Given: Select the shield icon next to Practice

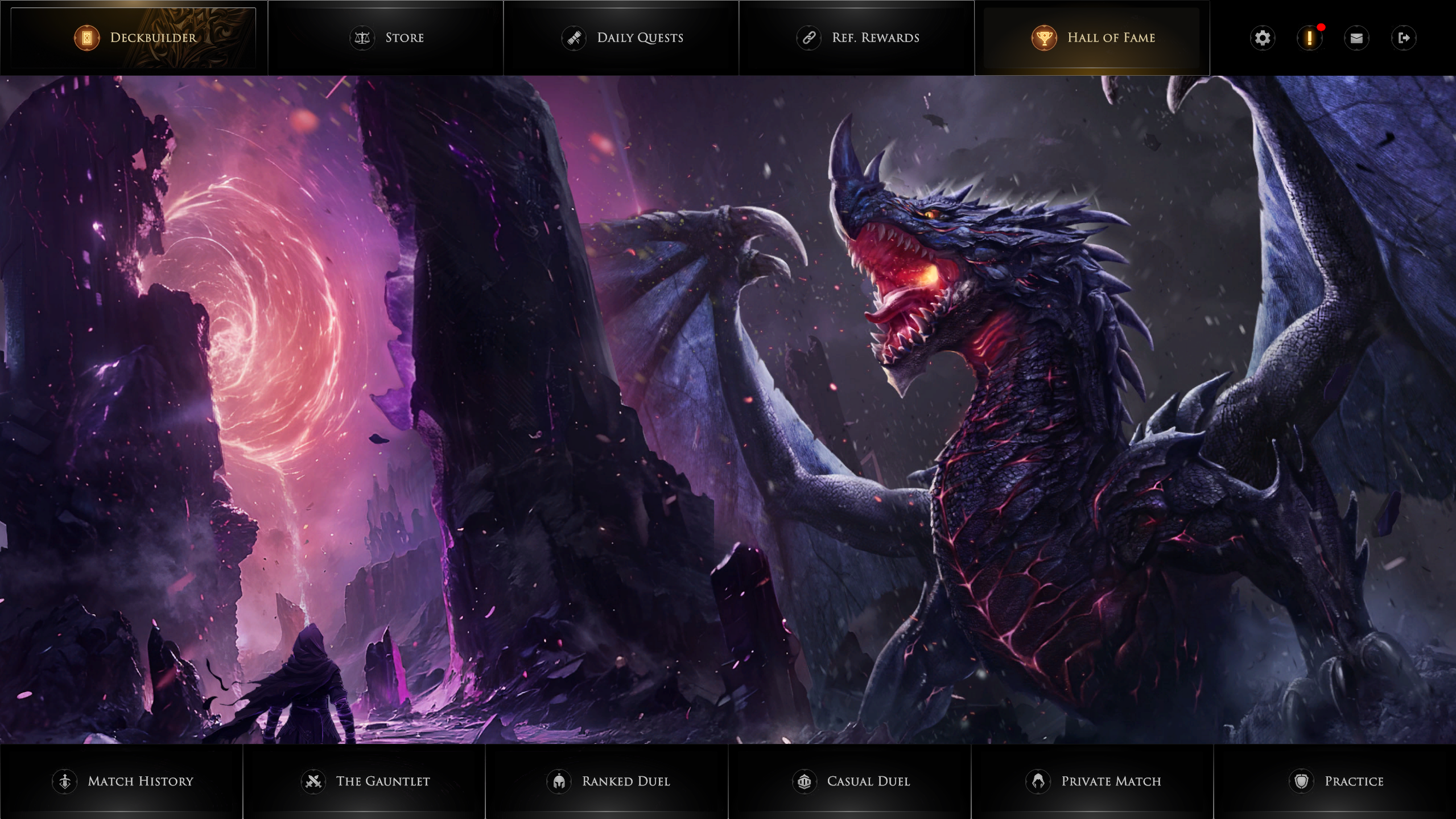Looking at the screenshot, I should pyautogui.click(x=1302, y=781).
